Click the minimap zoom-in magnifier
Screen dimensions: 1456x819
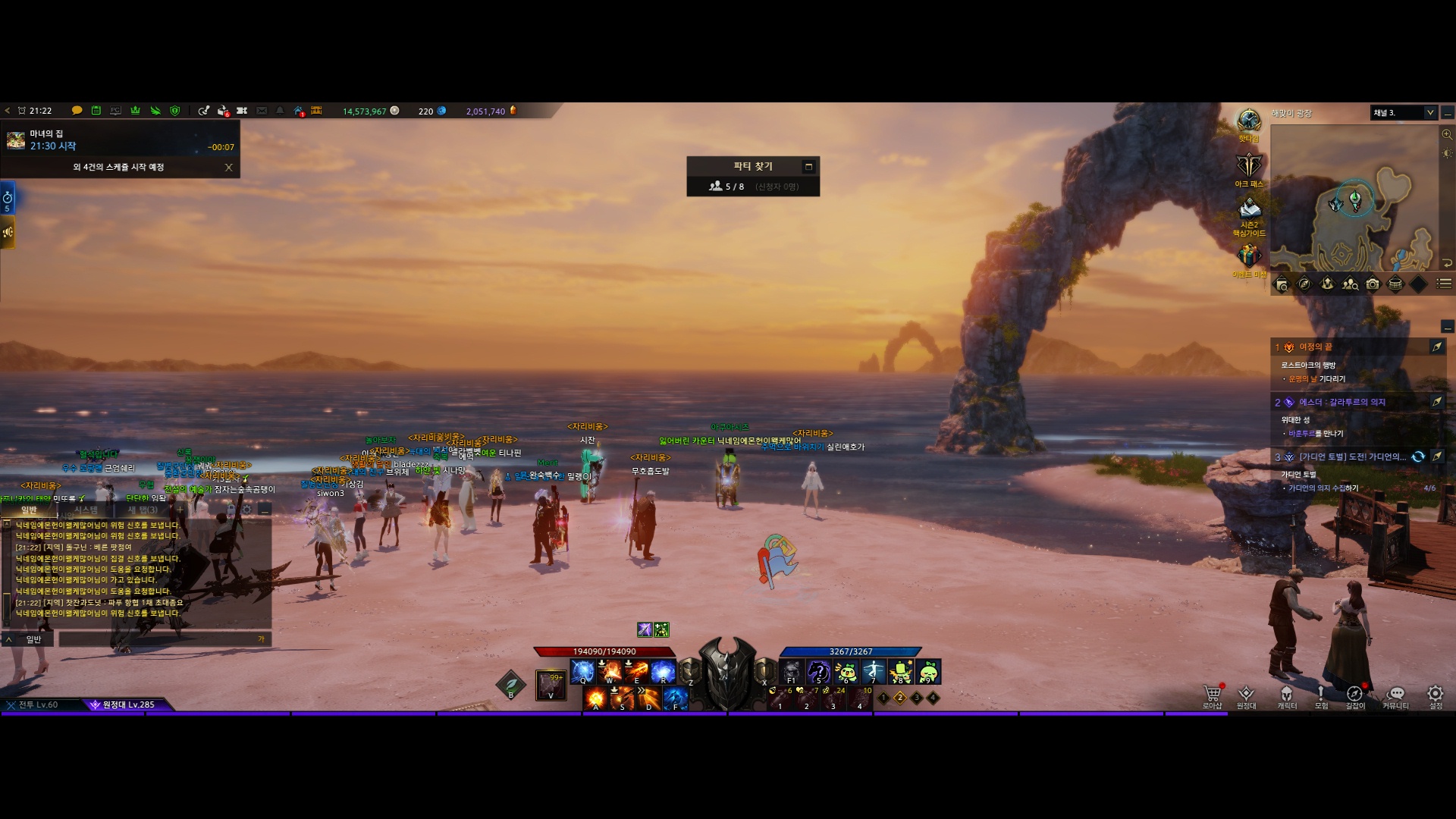pyautogui.click(x=1447, y=134)
